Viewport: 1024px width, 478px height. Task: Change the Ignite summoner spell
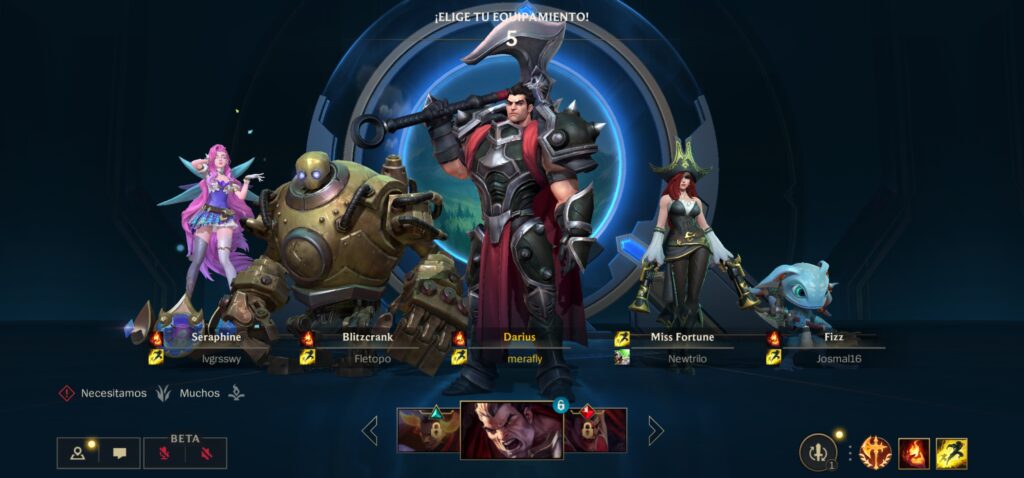pyautogui.click(x=913, y=453)
